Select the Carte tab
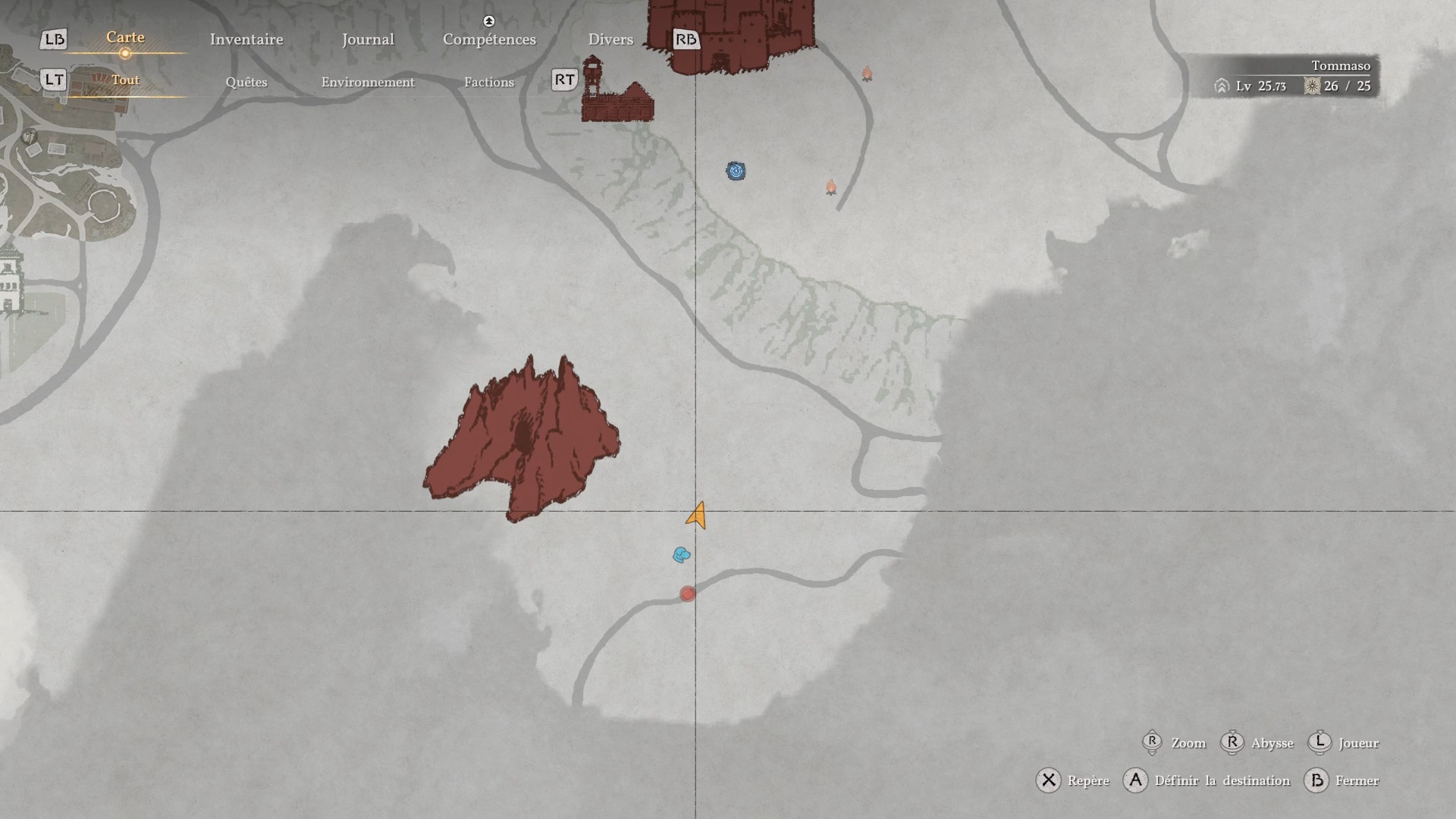The height and width of the screenshot is (819, 1456). [125, 38]
